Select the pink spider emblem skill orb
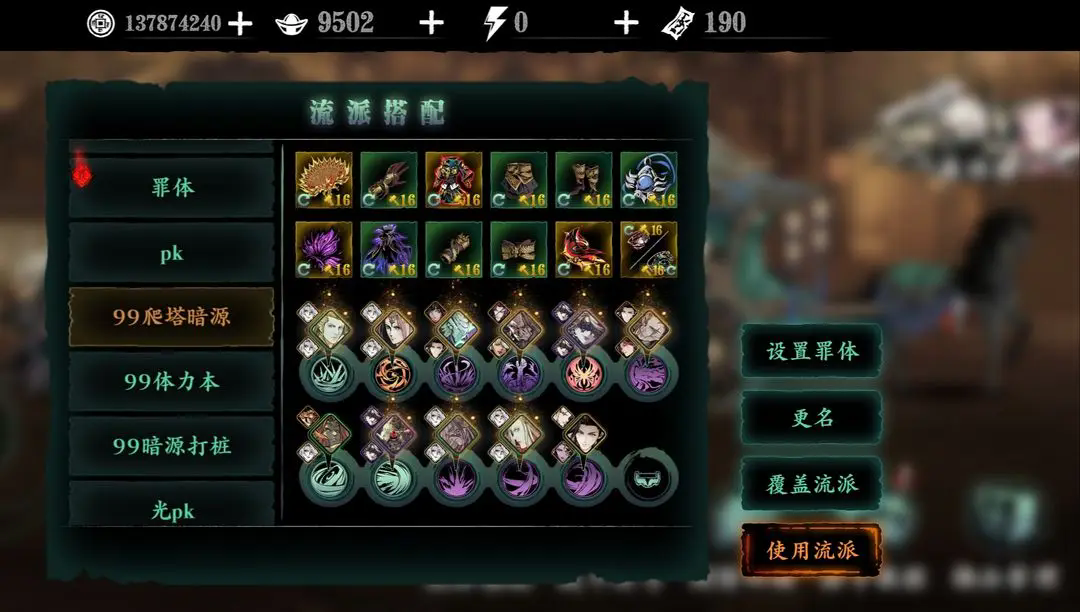 coord(583,373)
